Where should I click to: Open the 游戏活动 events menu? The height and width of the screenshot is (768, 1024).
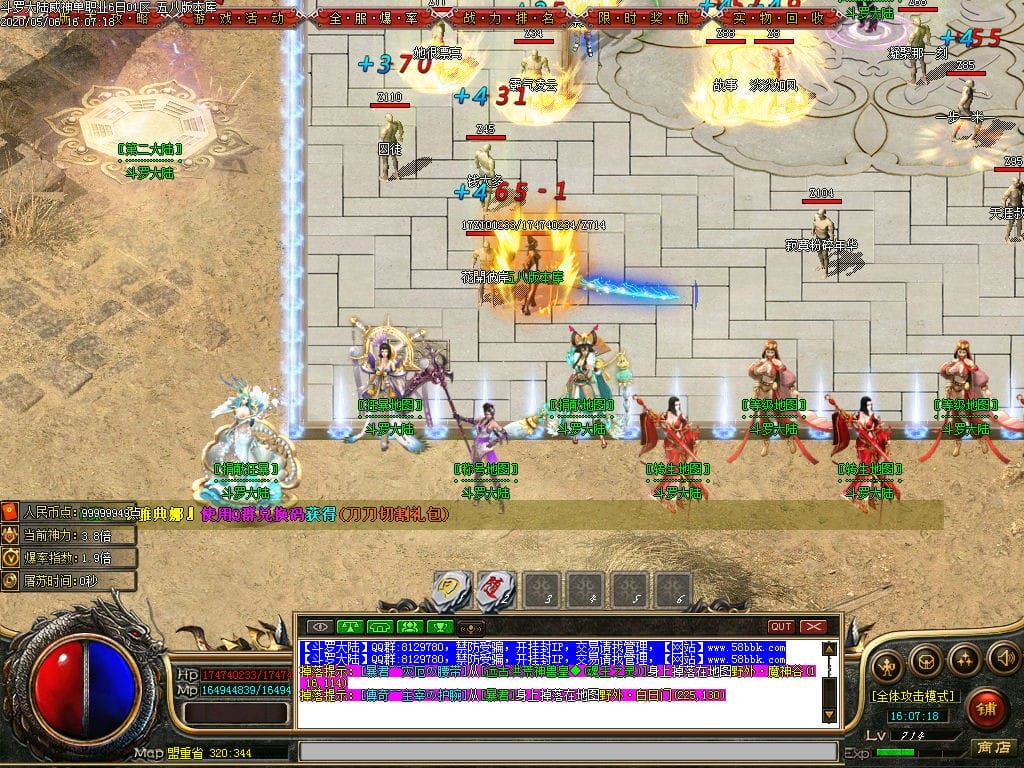point(238,18)
